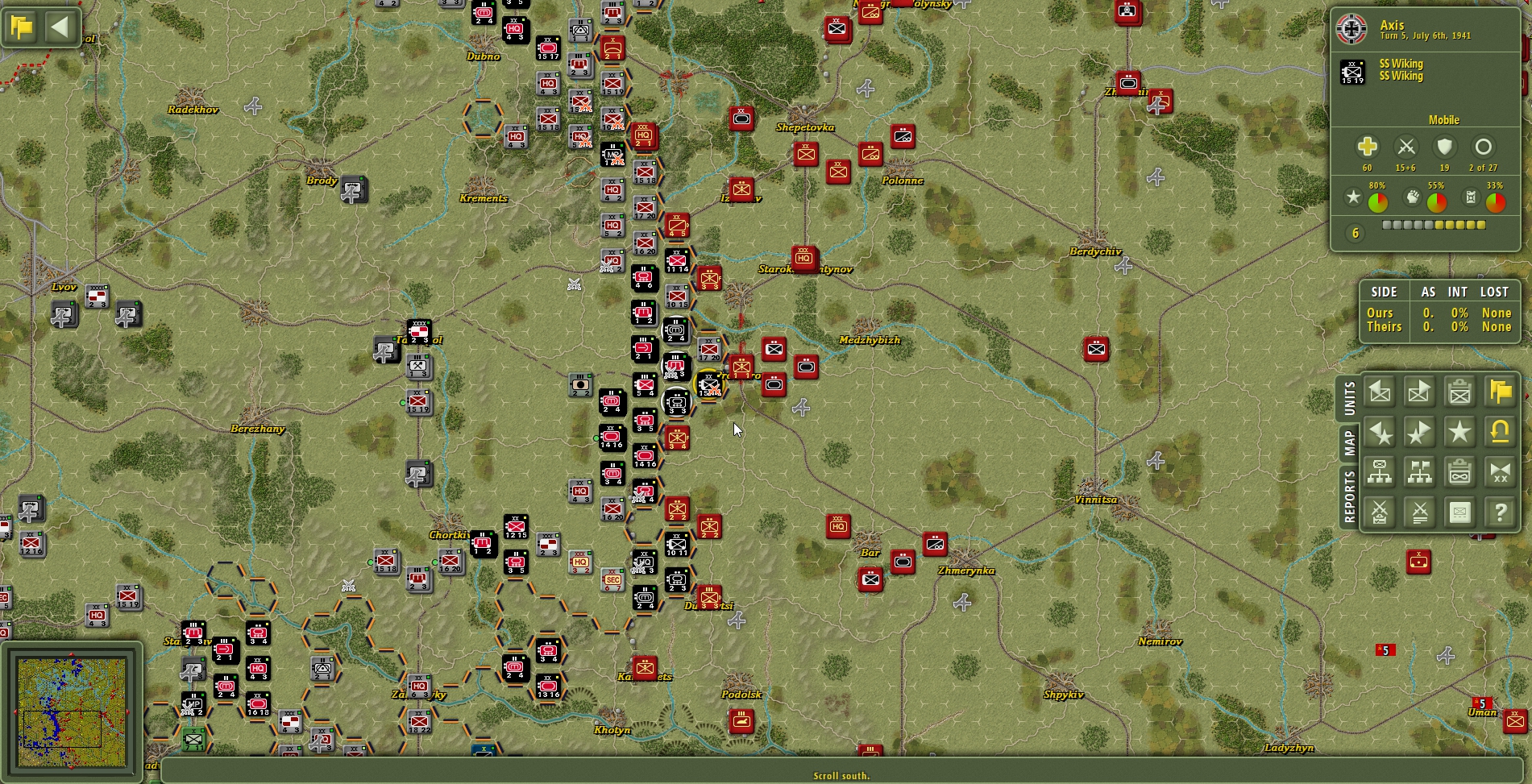1532x784 pixels.
Task: Select the next formation star icon
Action: click(1420, 432)
